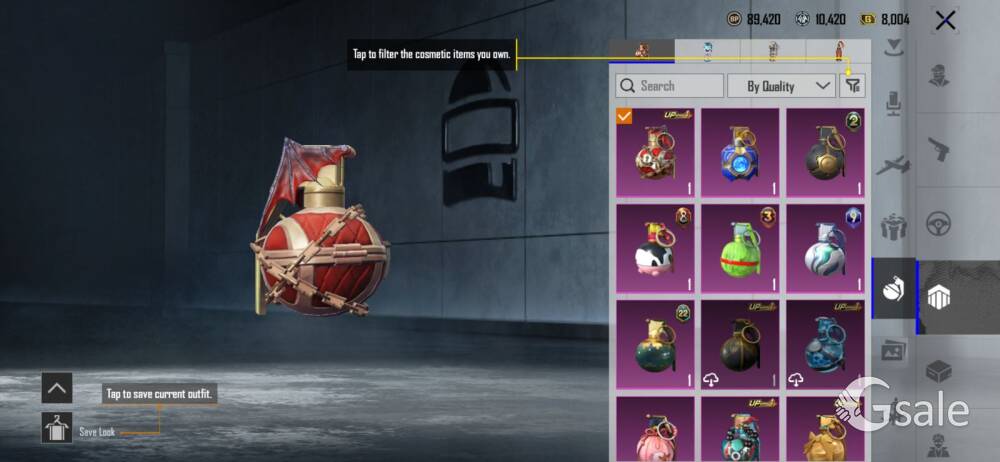The image size is (1000, 462).
Task: Pick the cow-pattern grenade skin
Action: 655,249
